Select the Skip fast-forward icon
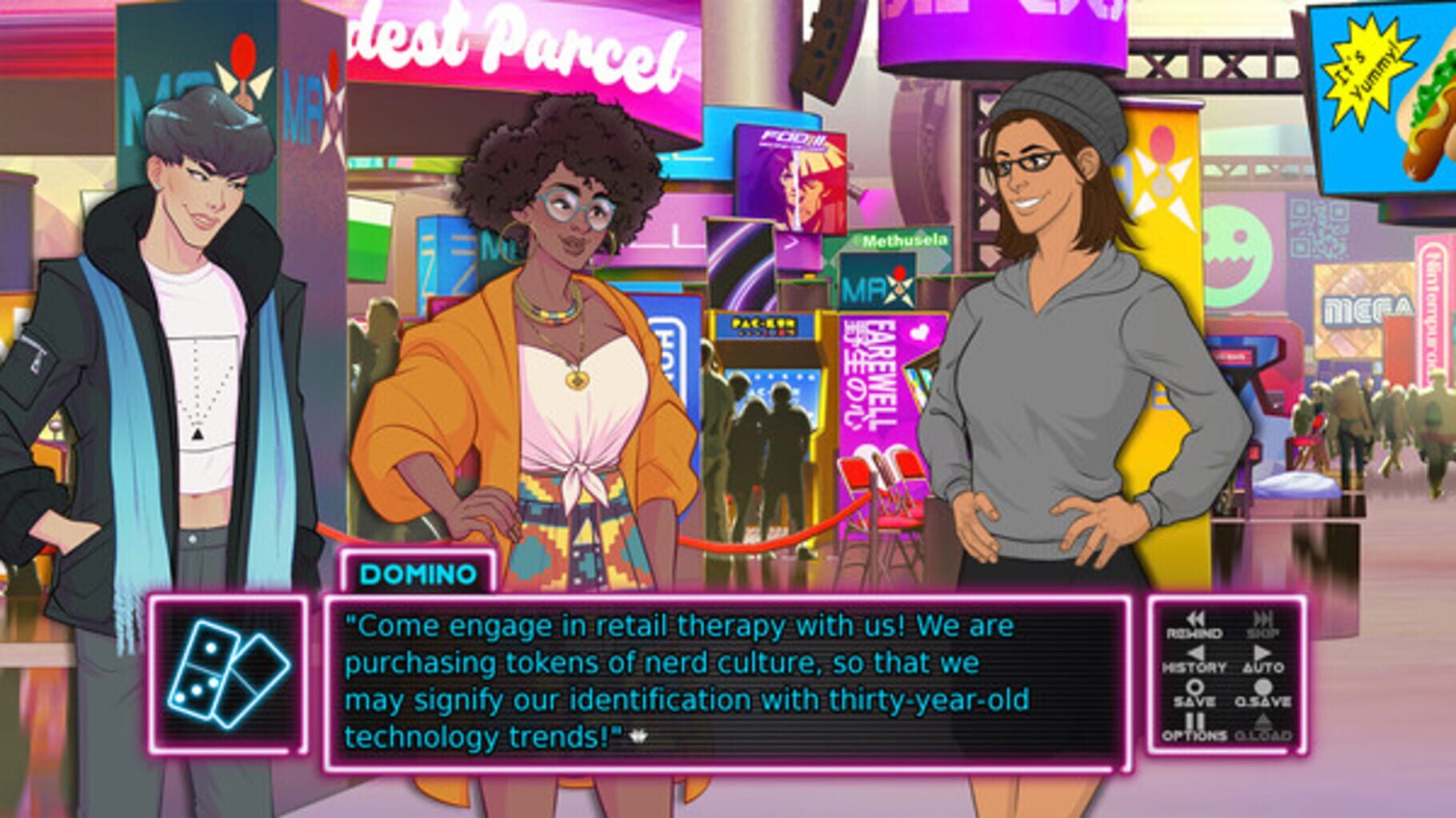Image resolution: width=1456 pixels, height=818 pixels. coord(1264,619)
